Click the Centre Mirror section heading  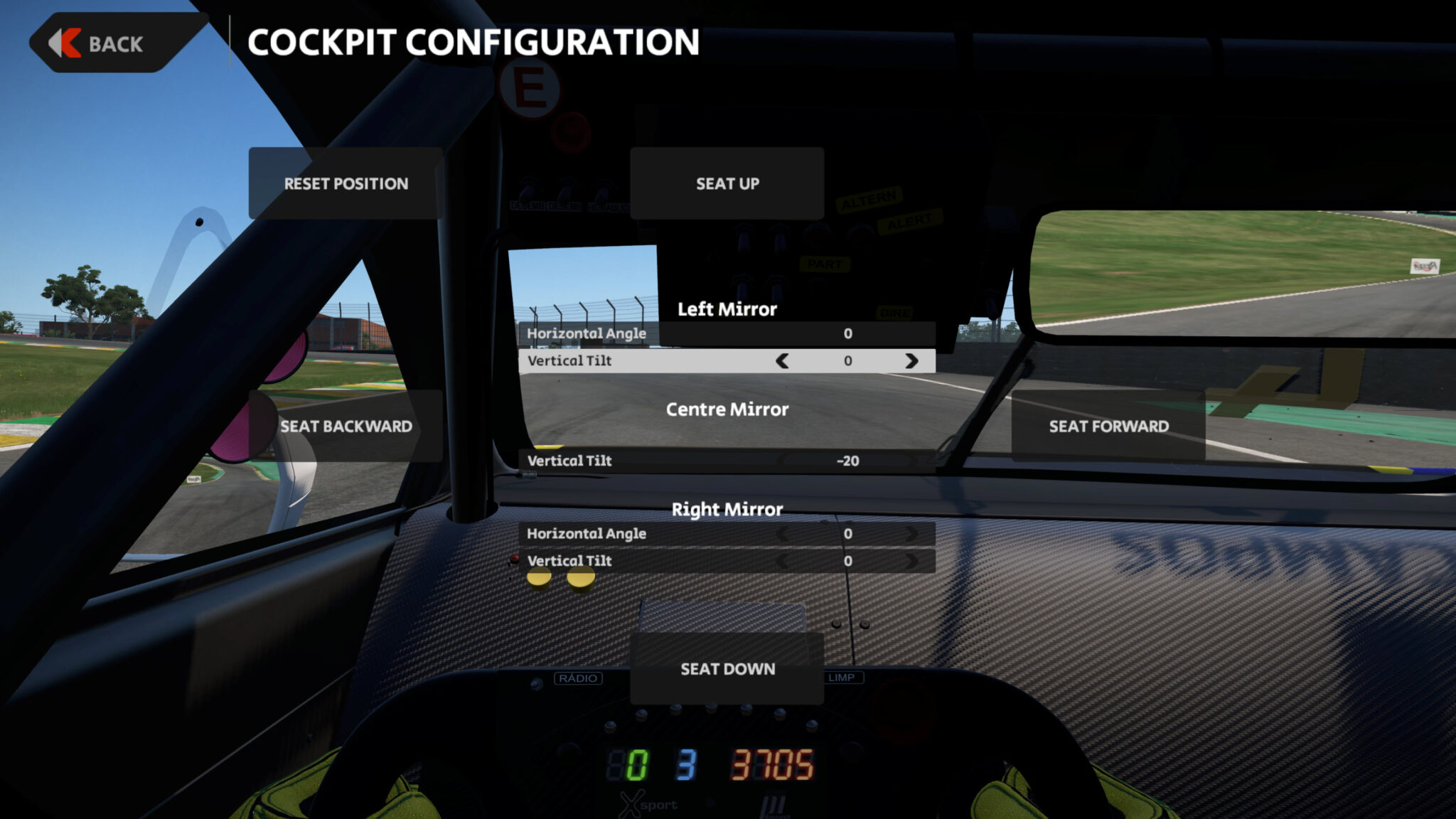click(x=727, y=410)
